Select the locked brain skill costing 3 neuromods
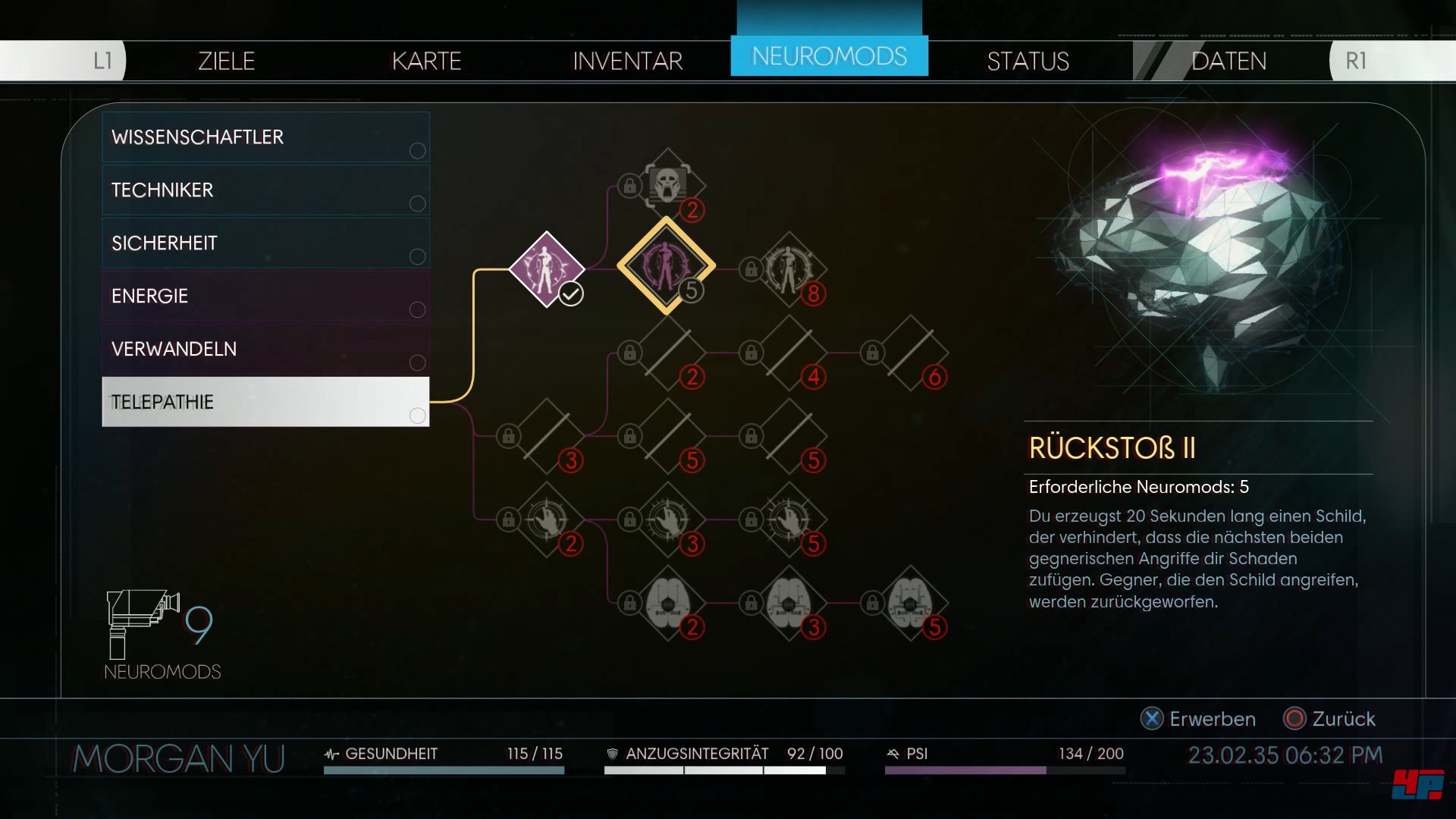Image resolution: width=1456 pixels, height=819 pixels. [789, 603]
